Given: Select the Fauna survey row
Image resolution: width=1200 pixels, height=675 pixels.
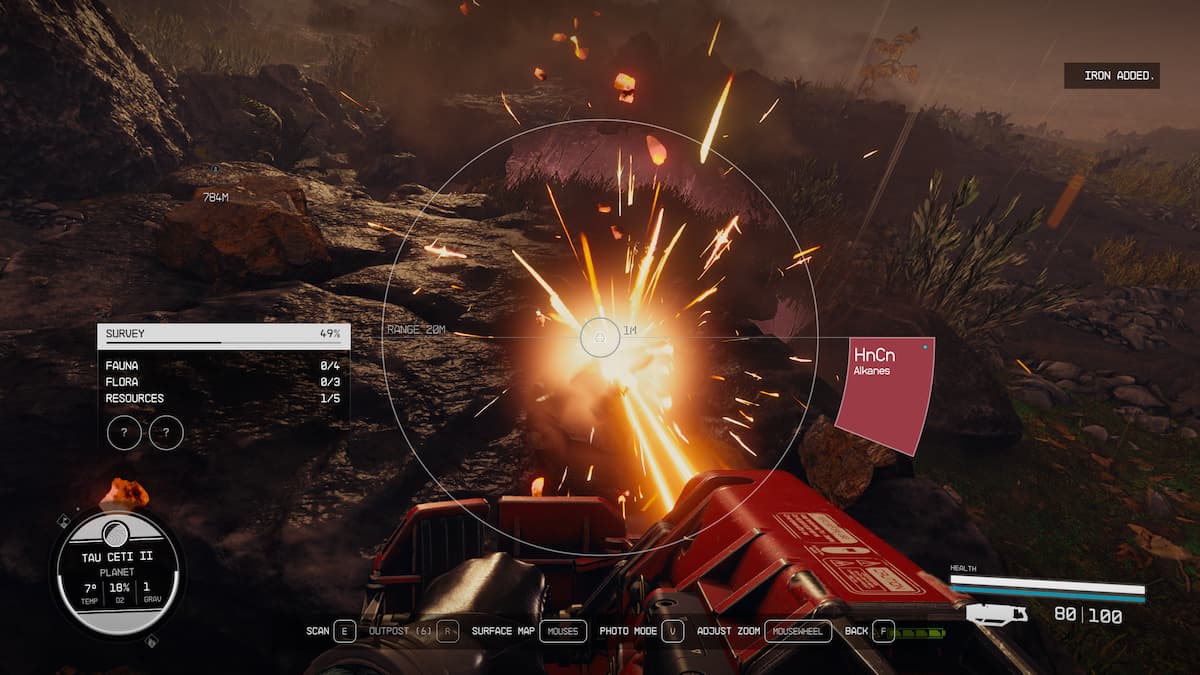Looking at the screenshot, I should (x=223, y=365).
